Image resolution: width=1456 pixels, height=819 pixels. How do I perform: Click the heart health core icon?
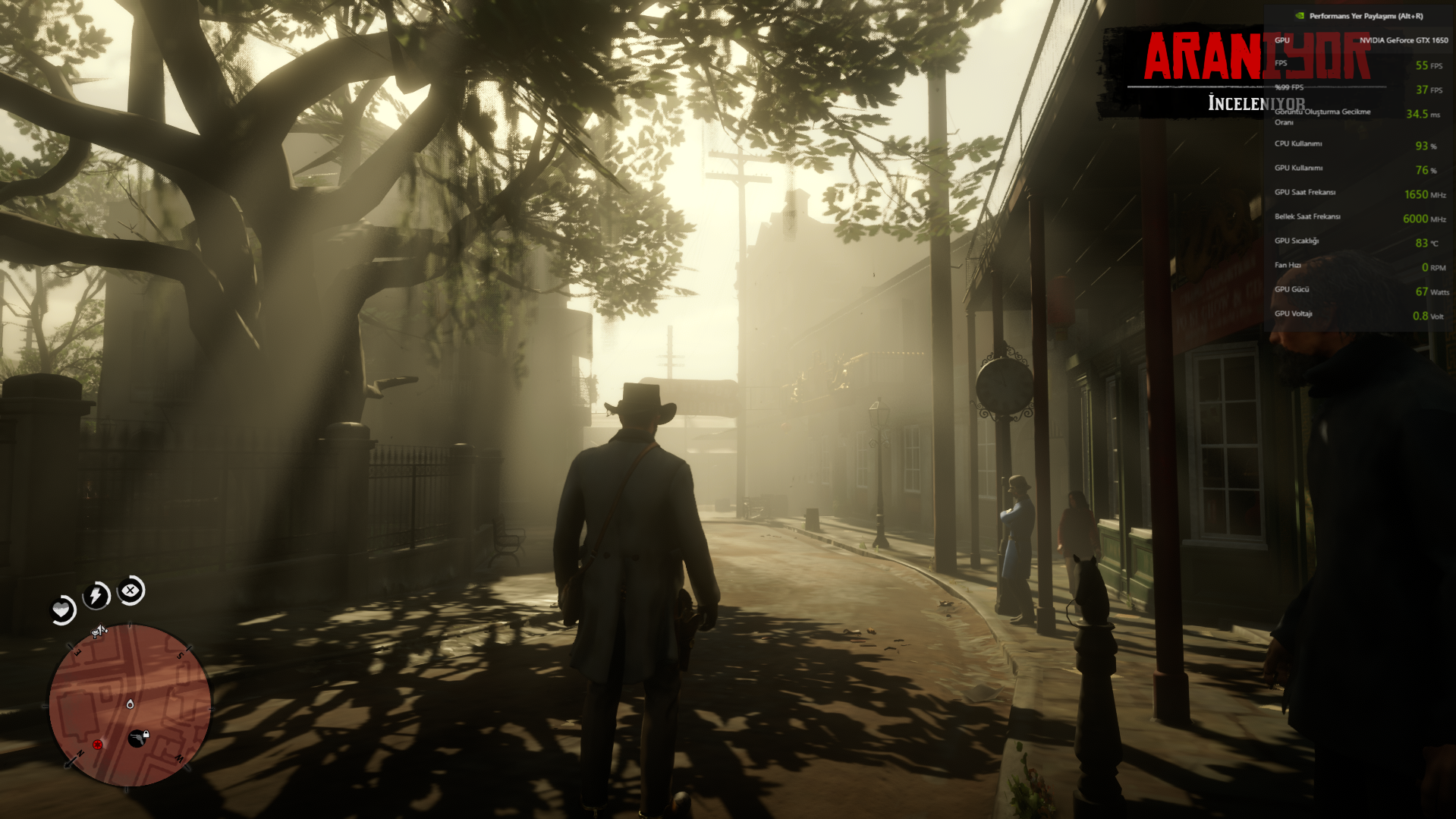(x=61, y=610)
